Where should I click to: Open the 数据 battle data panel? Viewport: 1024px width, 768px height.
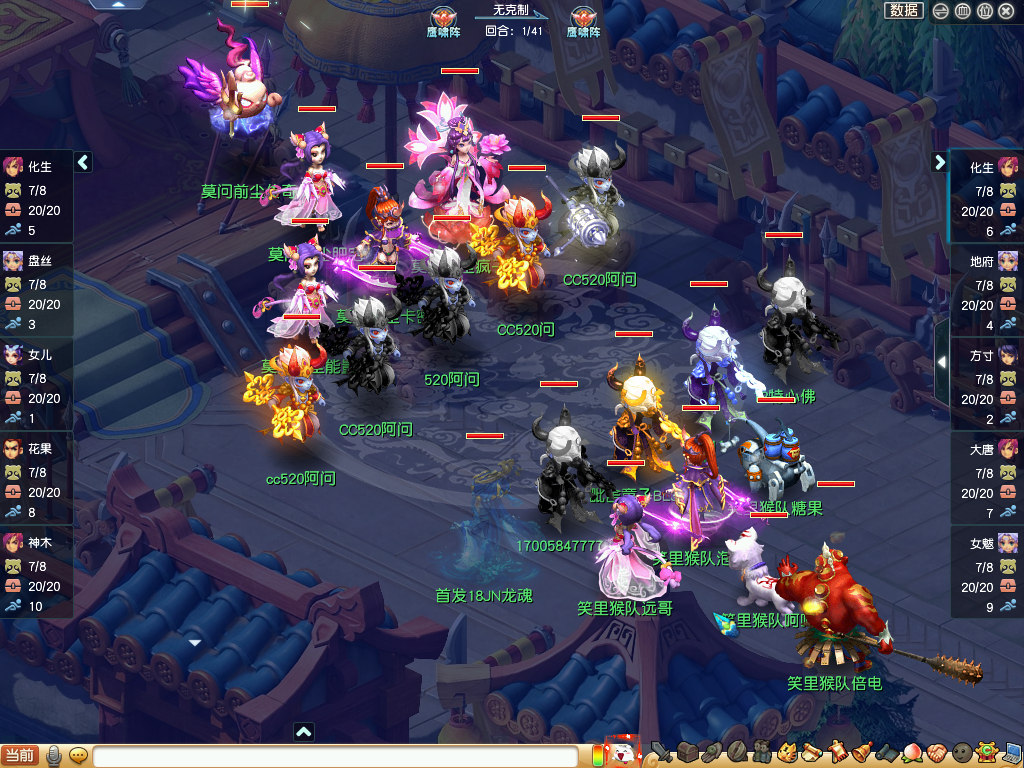click(x=904, y=10)
